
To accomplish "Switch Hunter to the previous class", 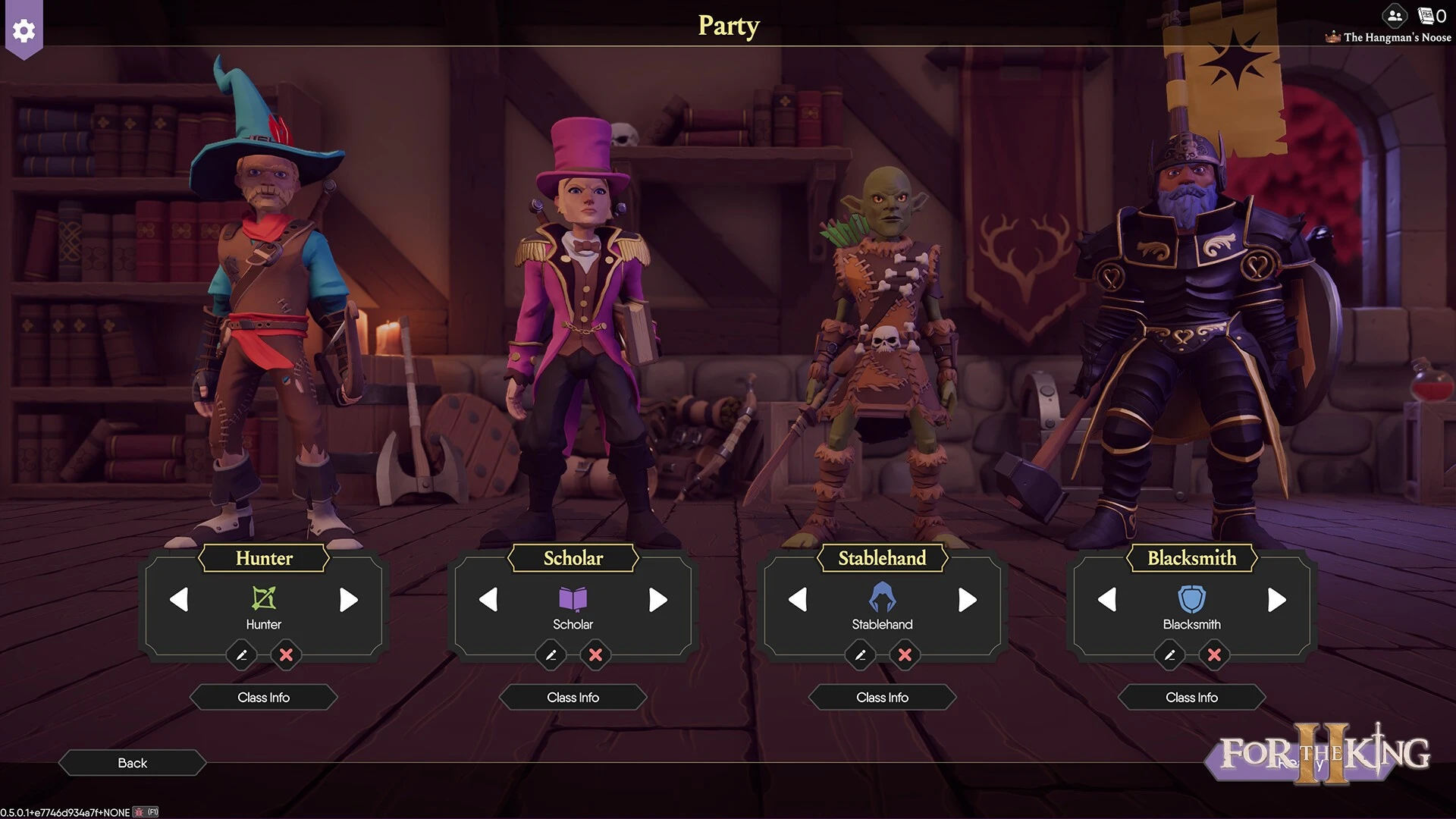I will (x=179, y=600).
